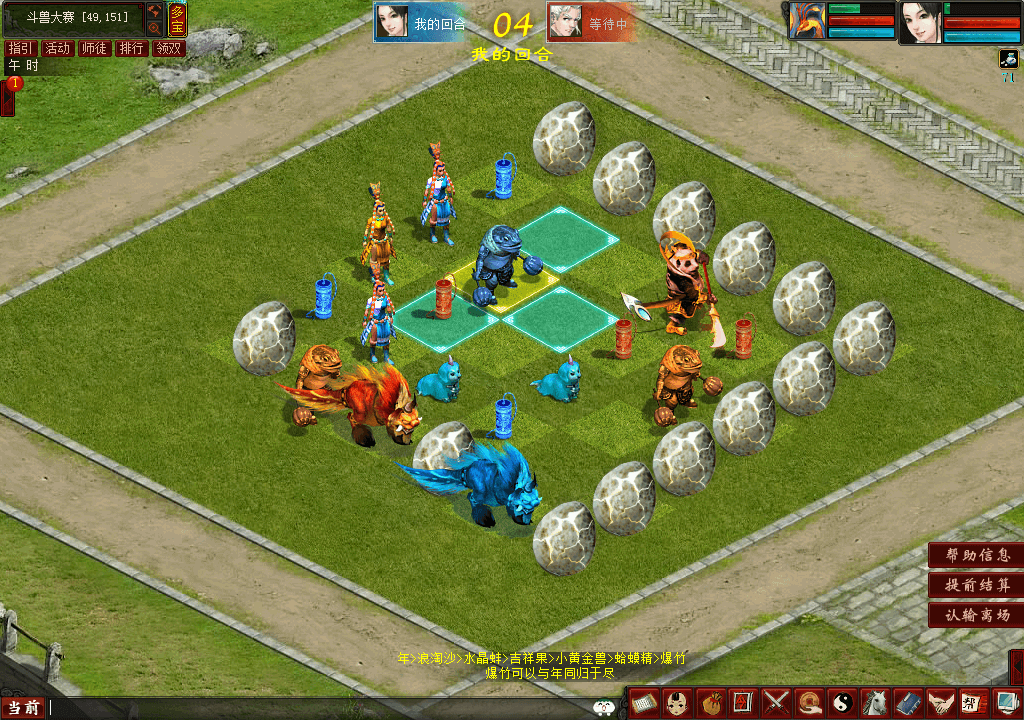Choose 认输离场 to surrender and leave
The image size is (1024, 720).
(x=977, y=615)
